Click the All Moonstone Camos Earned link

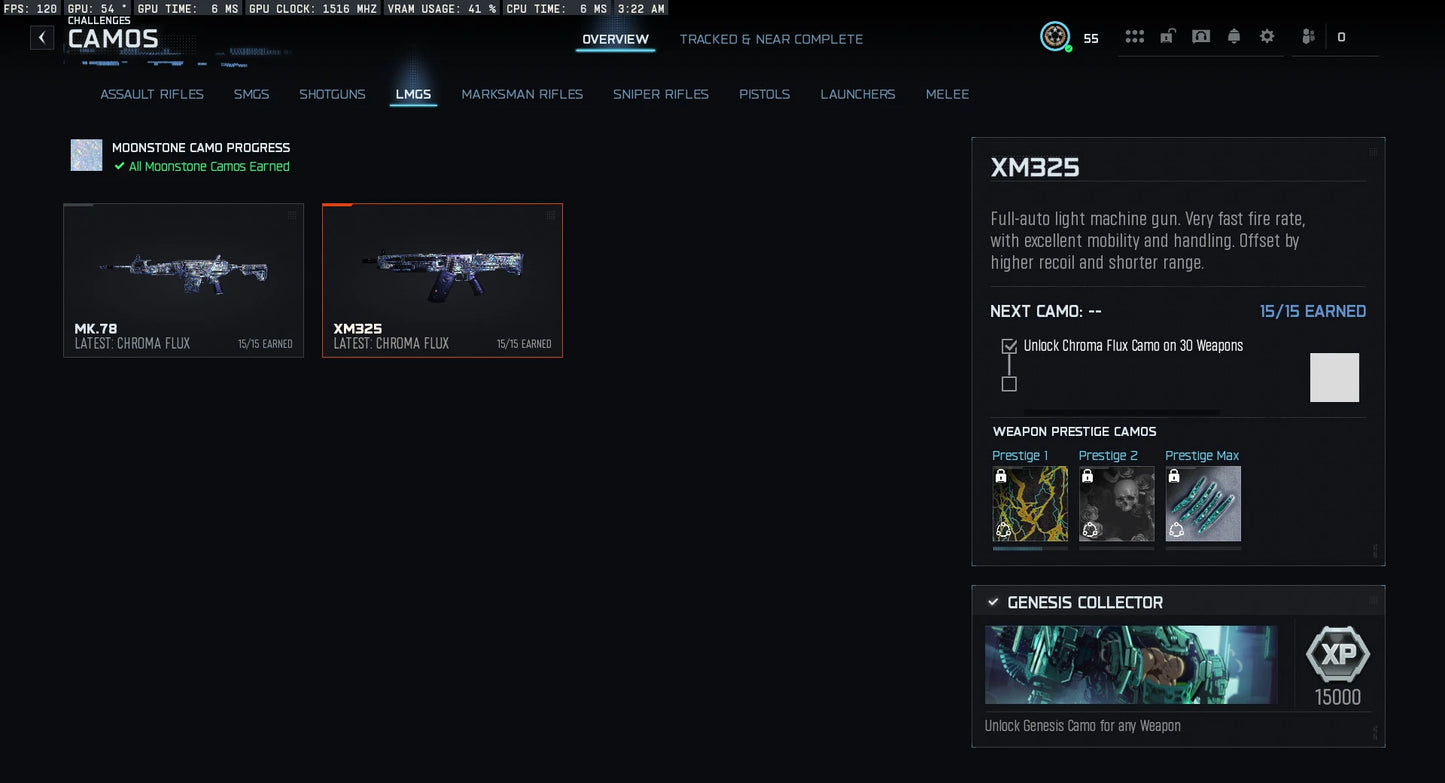click(x=210, y=166)
